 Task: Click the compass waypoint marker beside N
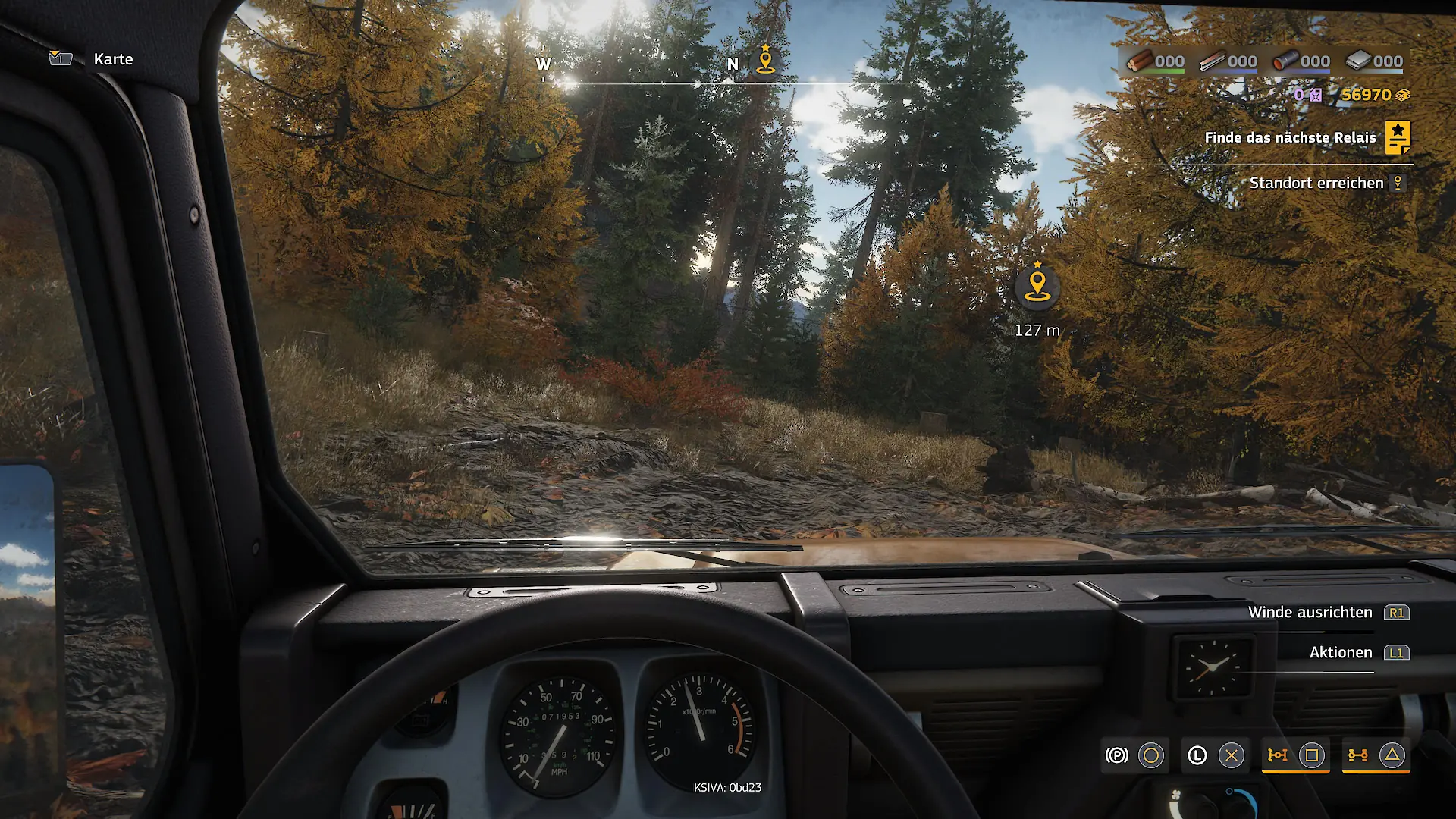[766, 61]
